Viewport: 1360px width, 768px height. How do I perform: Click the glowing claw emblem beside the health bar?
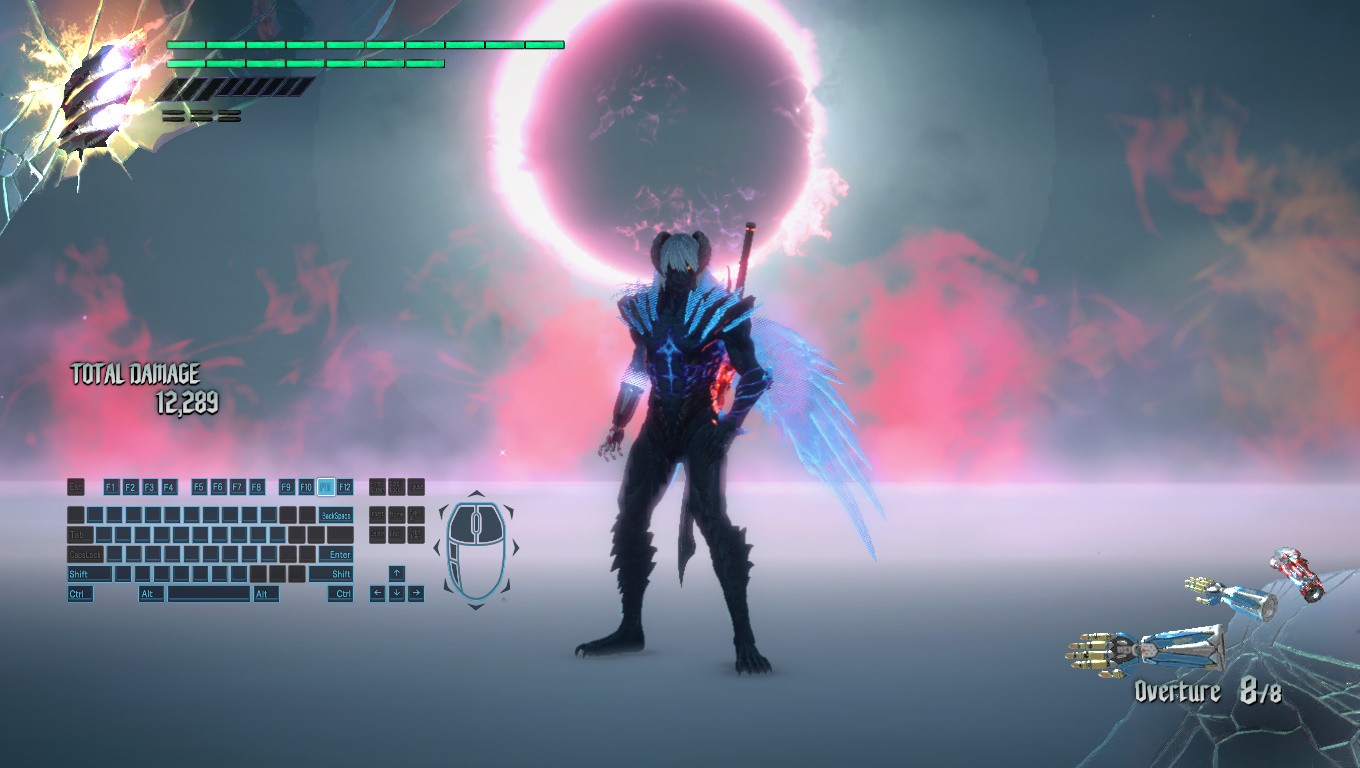click(95, 95)
